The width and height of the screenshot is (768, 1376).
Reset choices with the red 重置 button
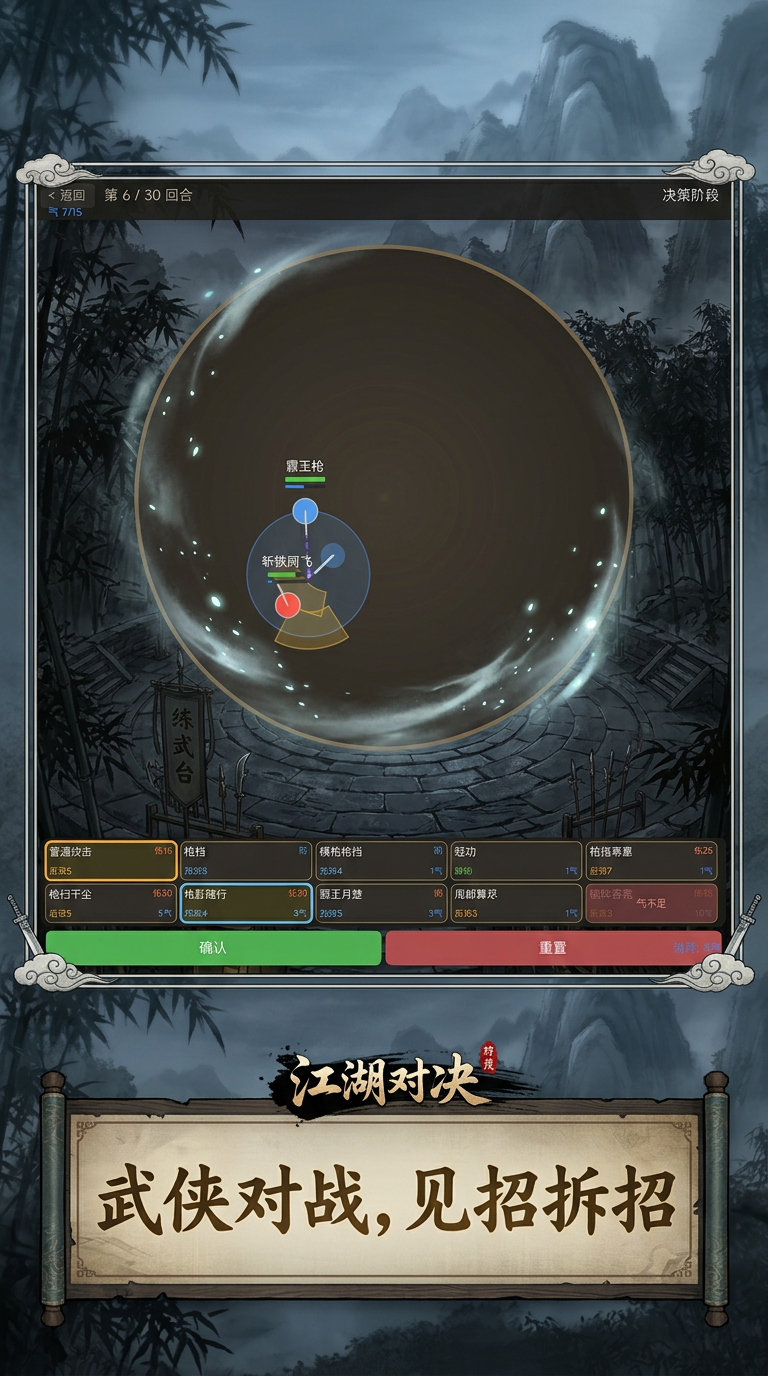pyautogui.click(x=552, y=948)
